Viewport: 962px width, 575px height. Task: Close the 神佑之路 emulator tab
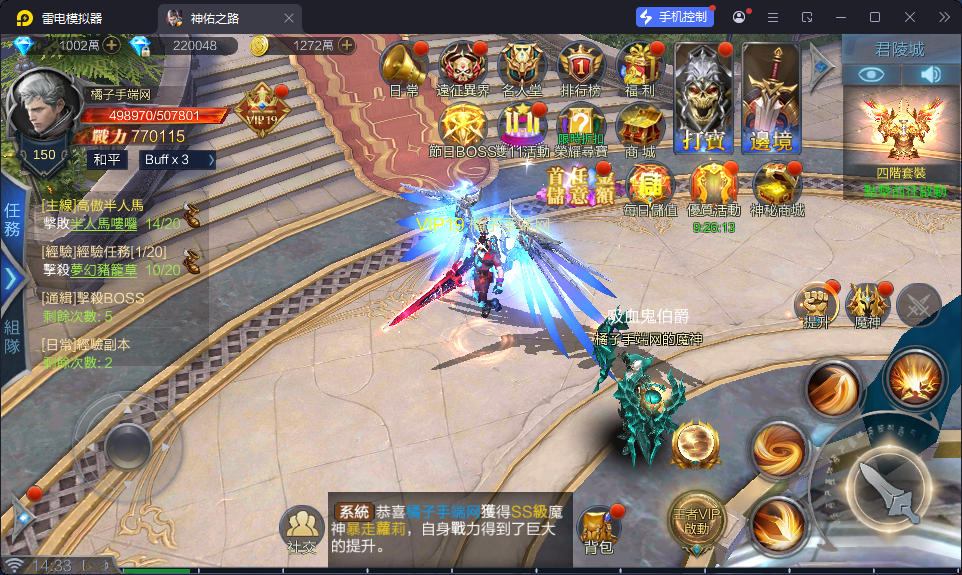(x=289, y=17)
